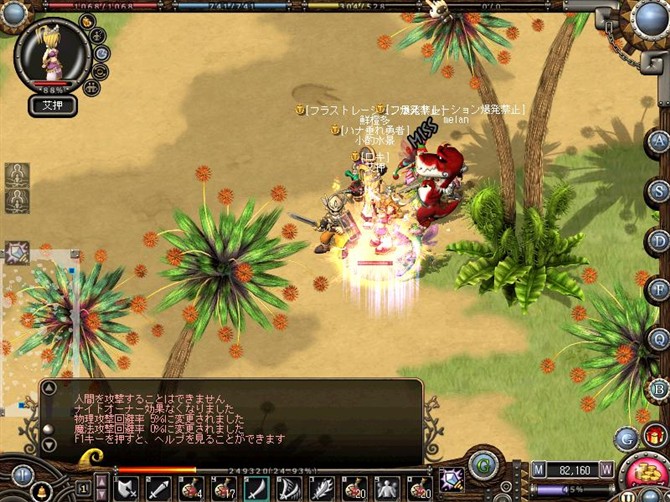Activate the curved scythe blade hotbar skill
Screen dimensions: 670x502
click(256, 487)
